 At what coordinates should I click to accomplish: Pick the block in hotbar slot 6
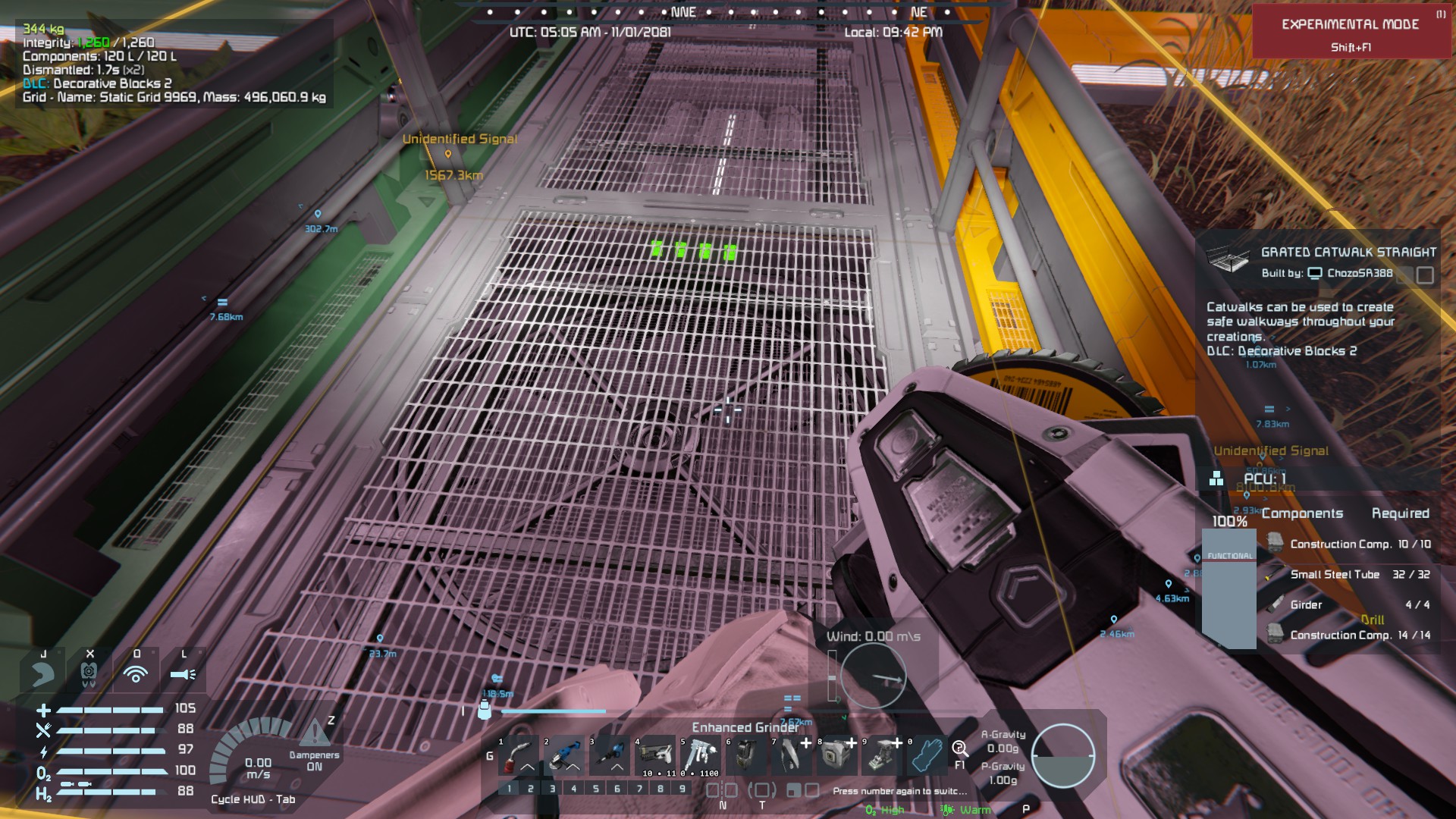(746, 755)
